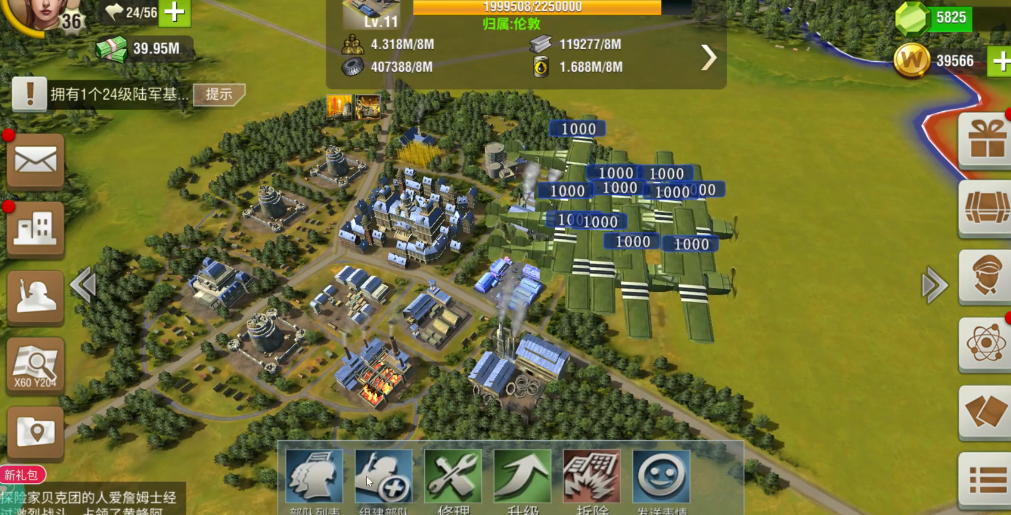Open the soldier silhouette icon

[36, 297]
